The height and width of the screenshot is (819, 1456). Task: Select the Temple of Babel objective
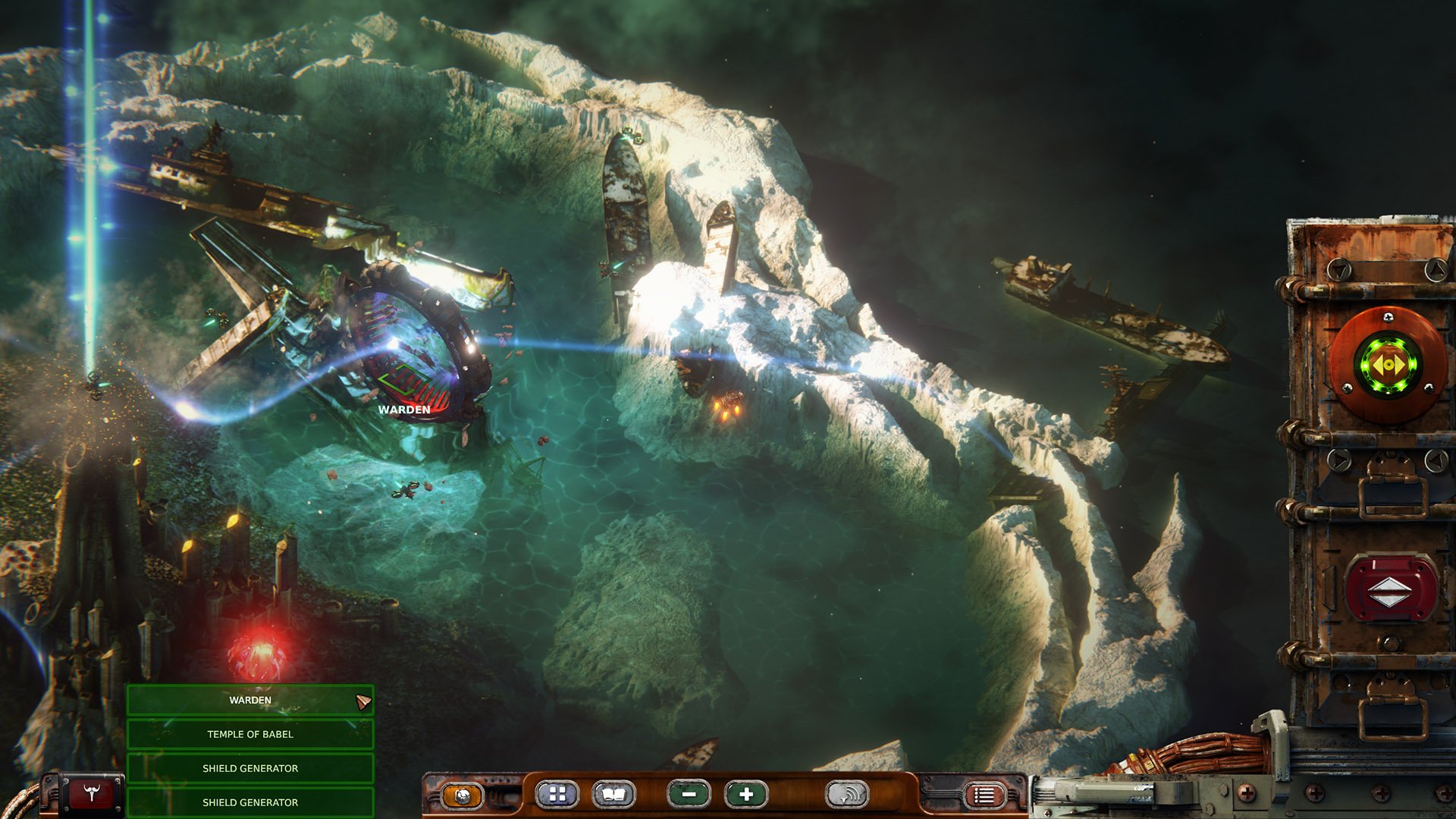click(250, 734)
